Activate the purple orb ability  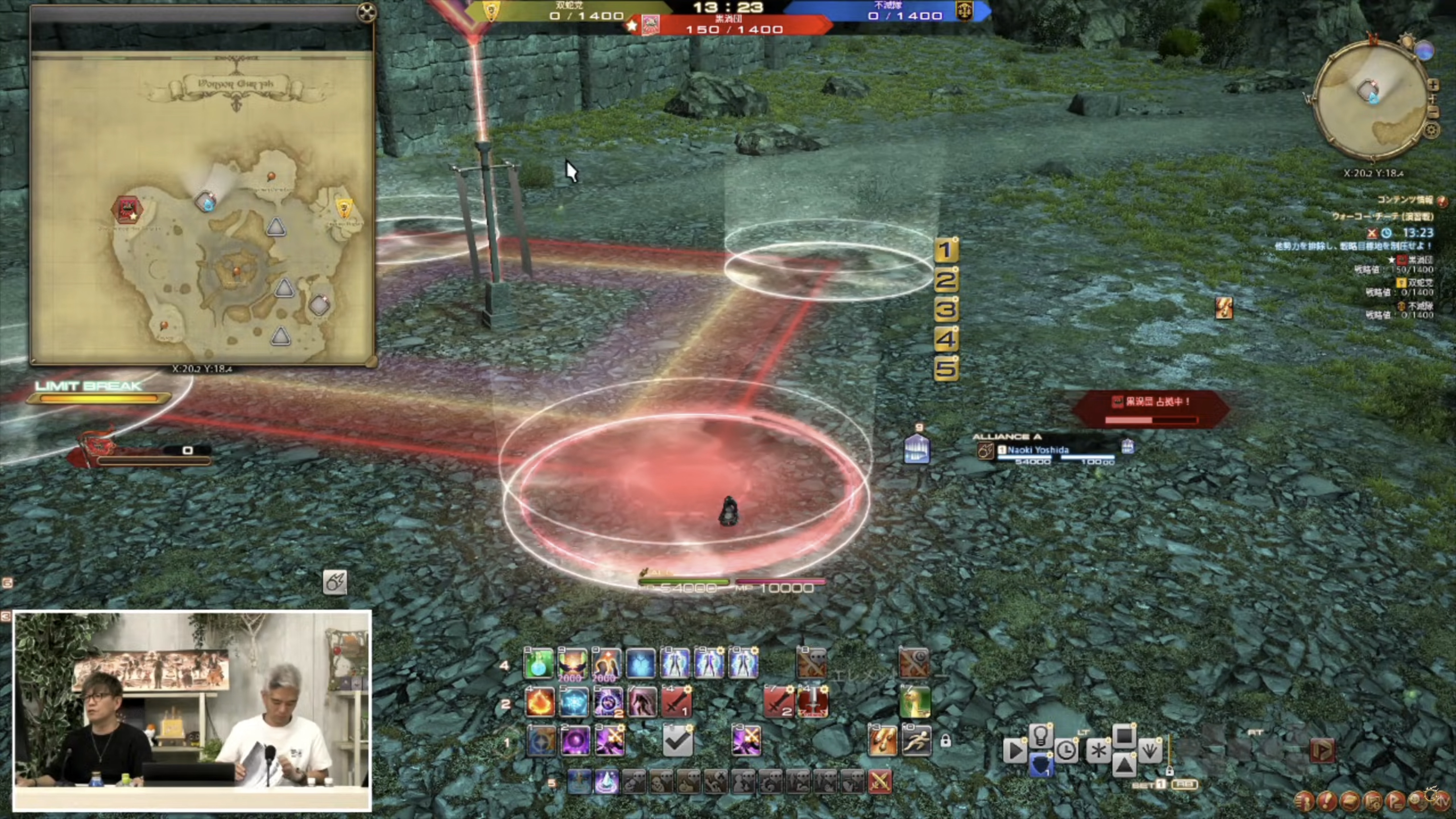575,741
